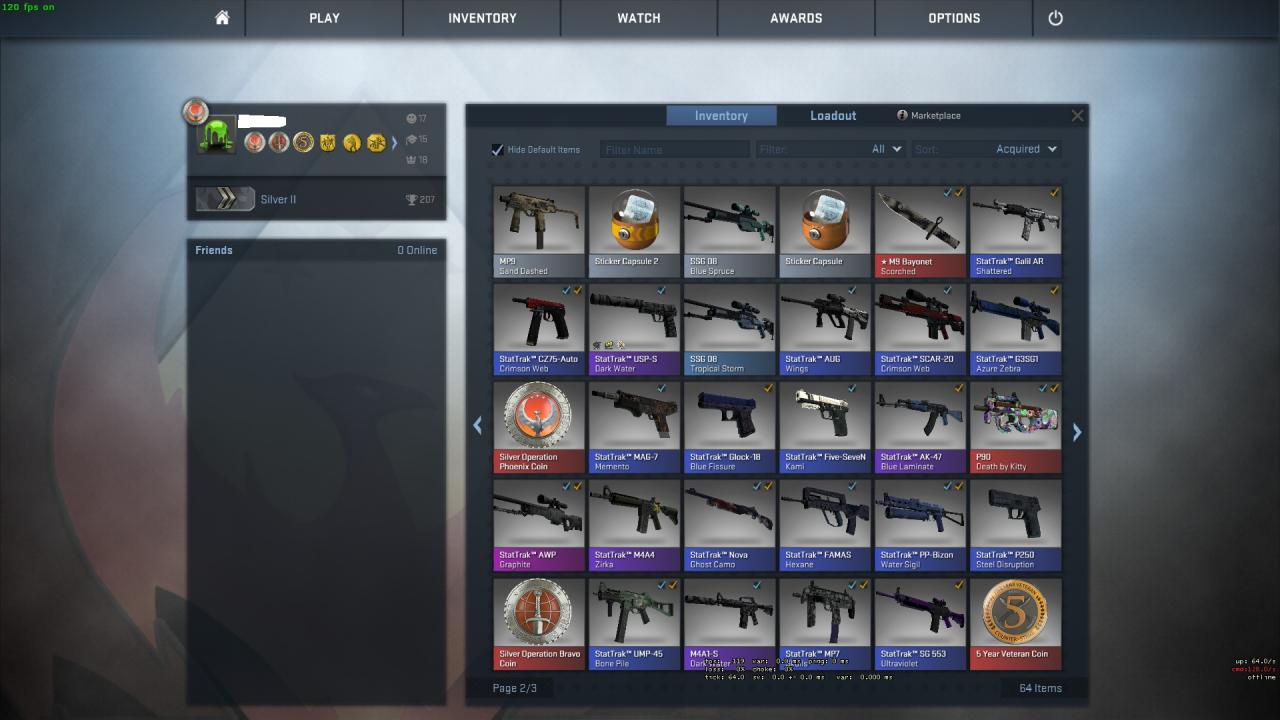Screen dimensions: 1280x720
Task: Click the power button to quit the game
Action: click(1056, 17)
